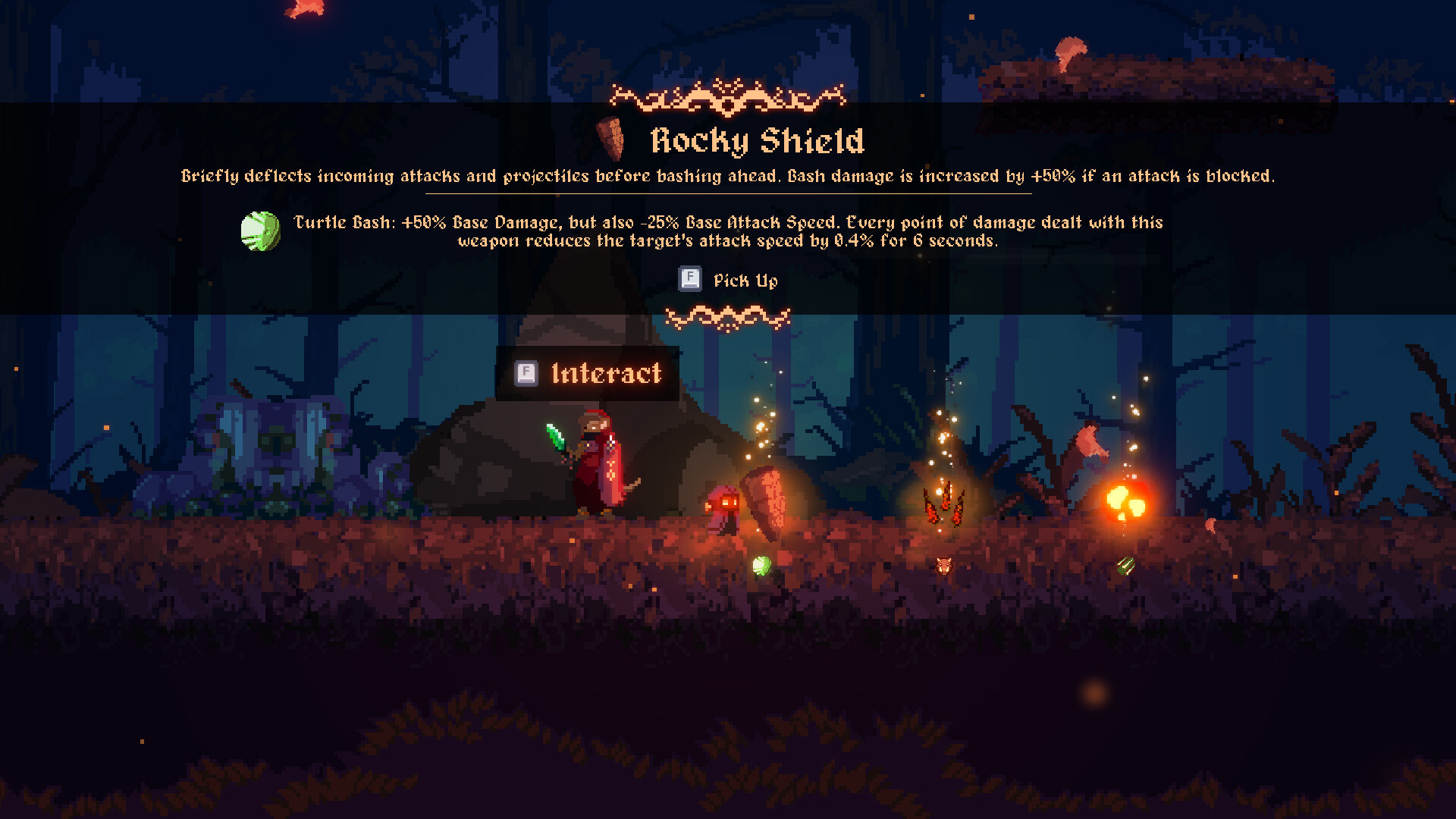This screenshot has height=819, width=1456.
Task: Click the deflect attacks description line
Action: pyautogui.click(x=728, y=175)
